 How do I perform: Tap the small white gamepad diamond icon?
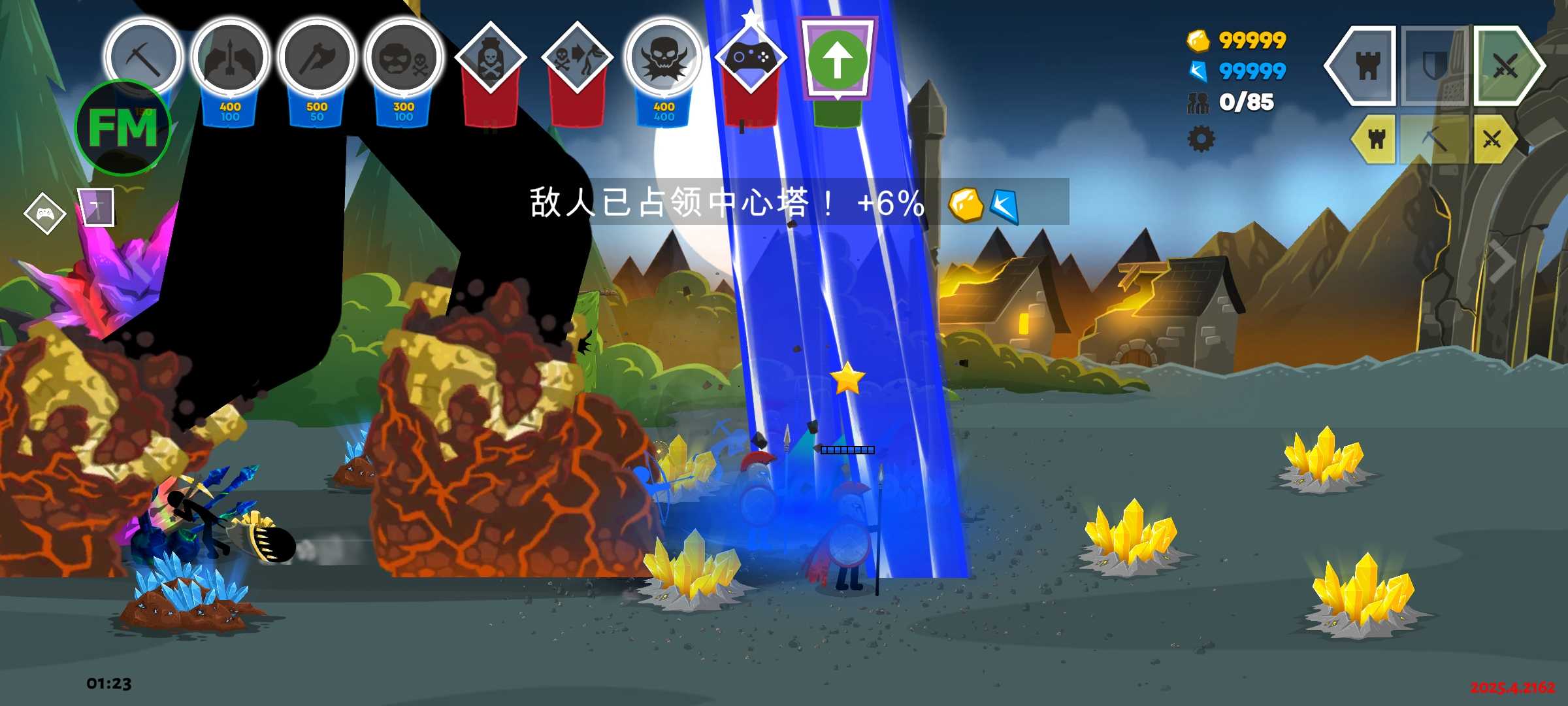click(44, 213)
